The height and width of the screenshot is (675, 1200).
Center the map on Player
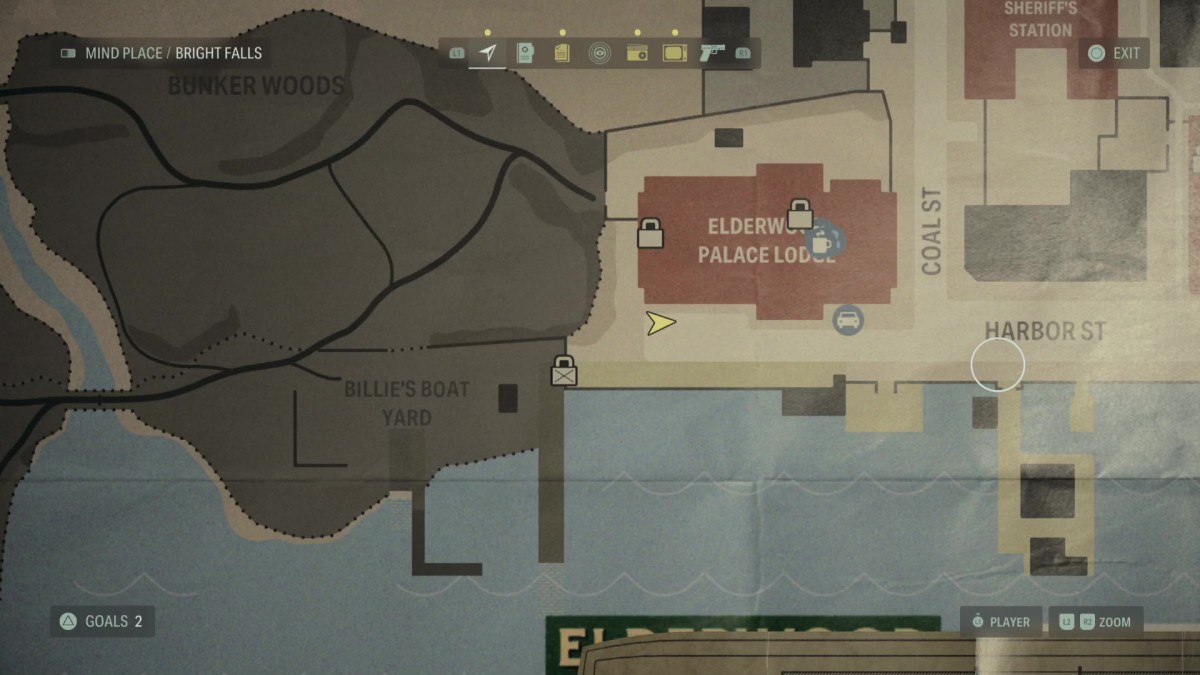pyautogui.click(x=1000, y=622)
